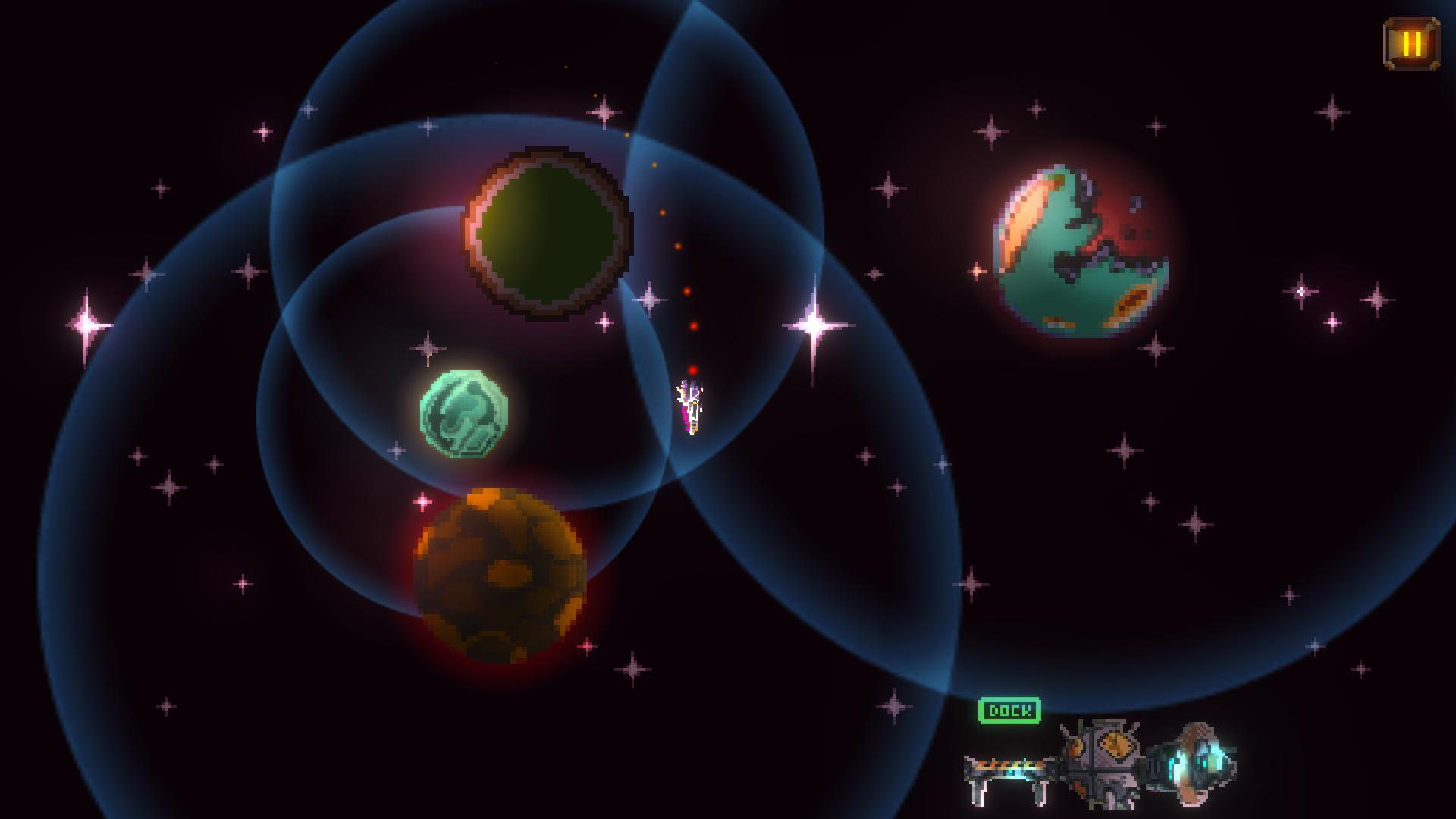Click the DOCK label above the station
Image resolution: width=1456 pixels, height=819 pixels.
[x=1011, y=711]
